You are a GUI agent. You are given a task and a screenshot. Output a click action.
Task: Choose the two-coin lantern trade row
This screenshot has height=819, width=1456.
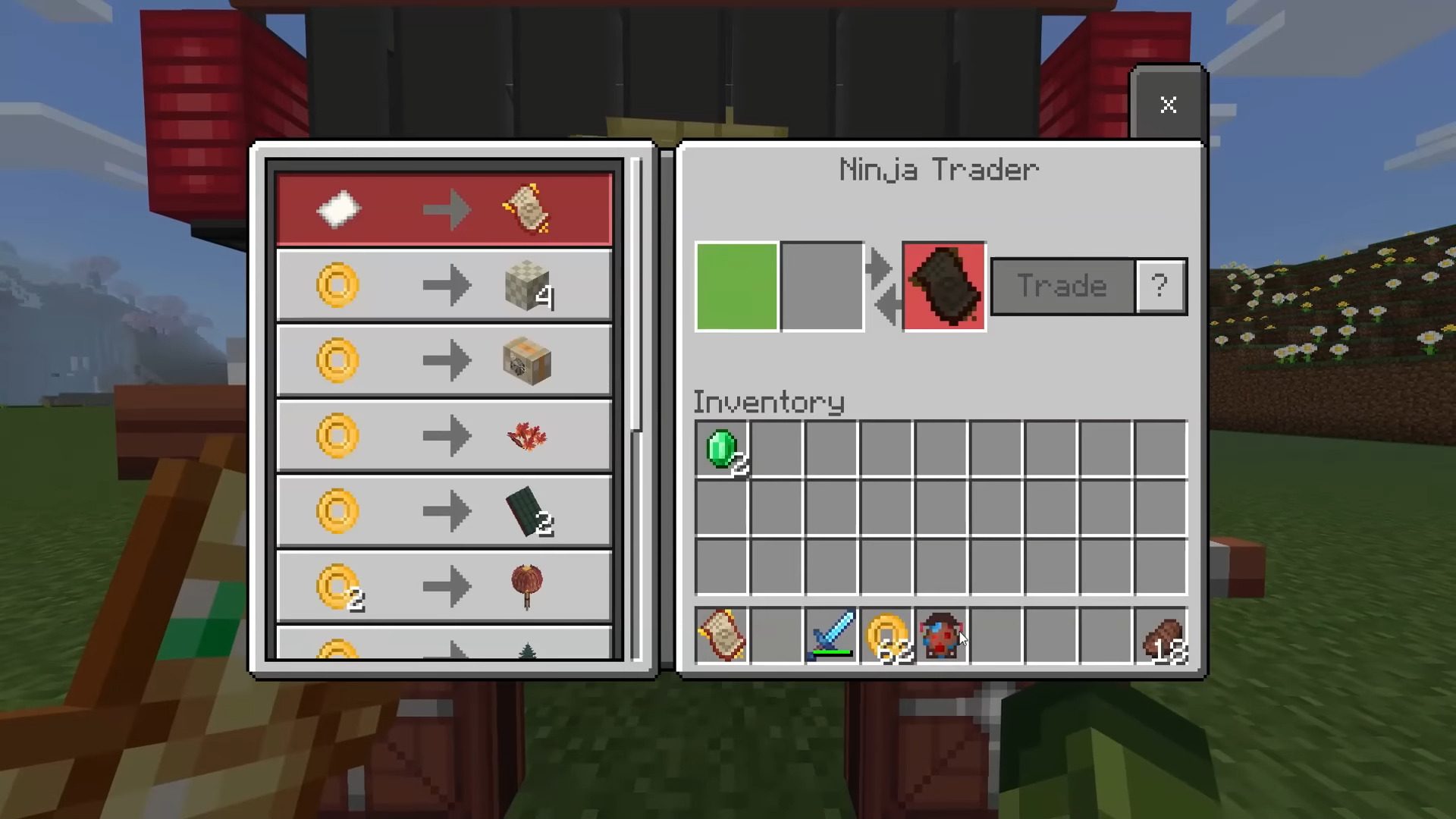(x=444, y=585)
